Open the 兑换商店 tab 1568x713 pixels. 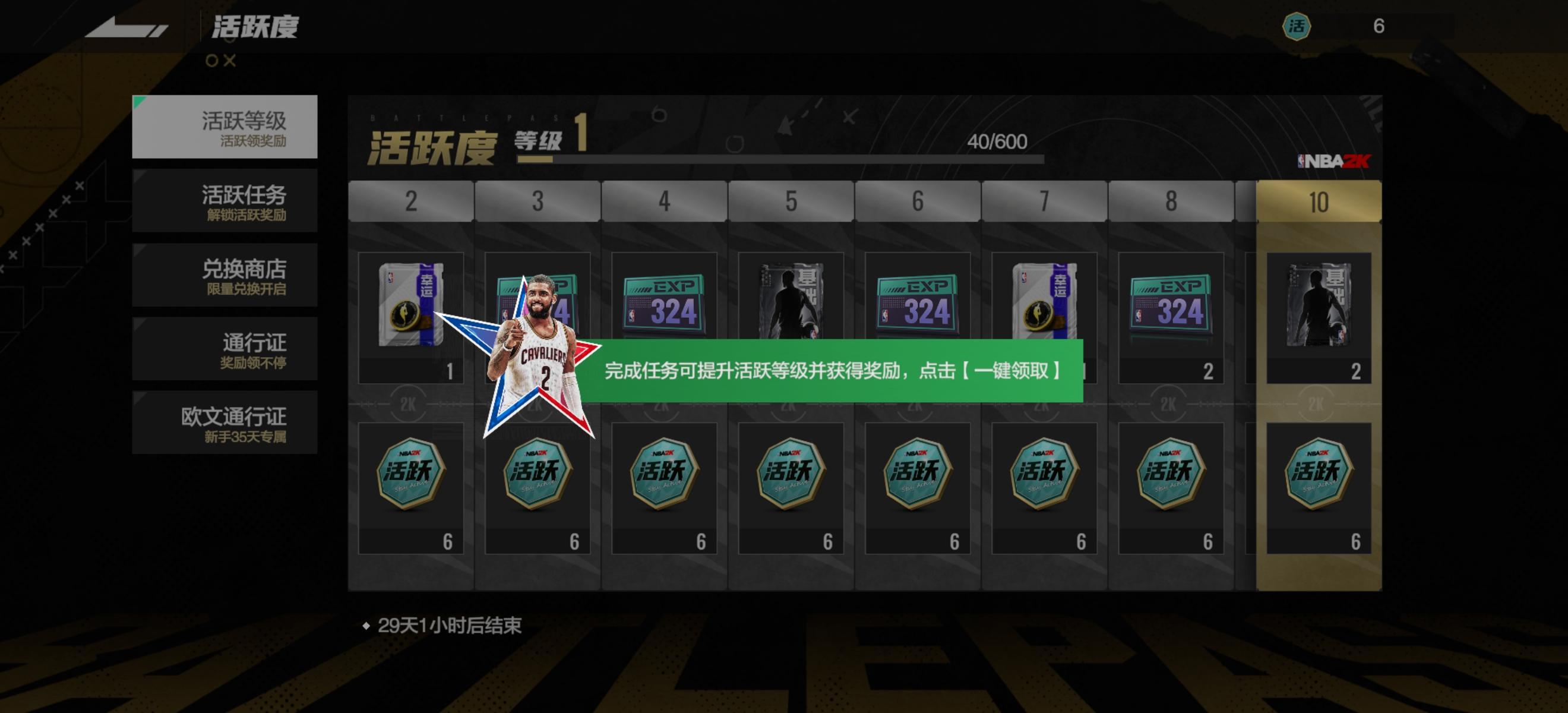click(225, 275)
